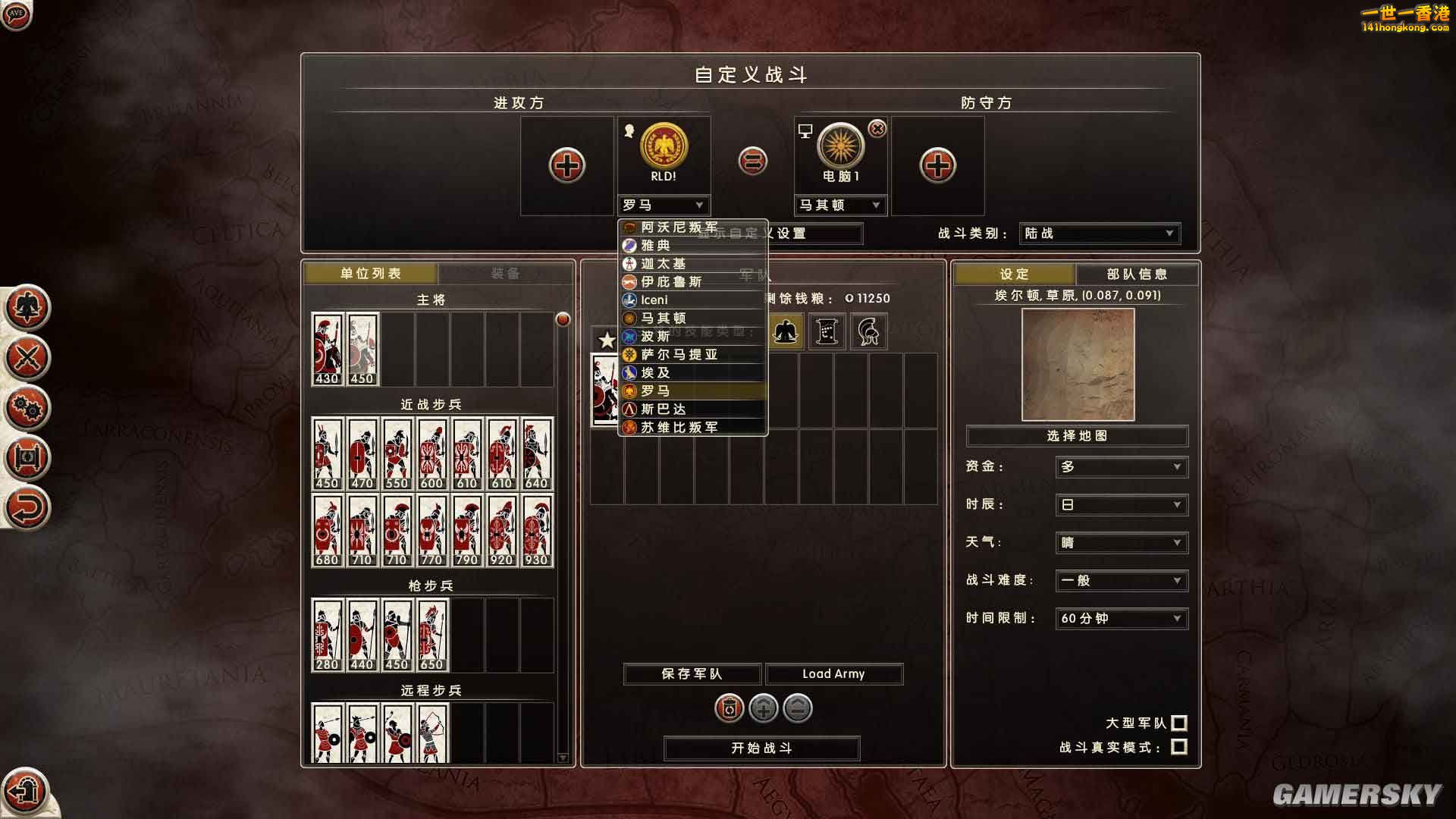Open the 战斗难度 difficulty dropdown
Screen dimensions: 1456x819
1121,581
